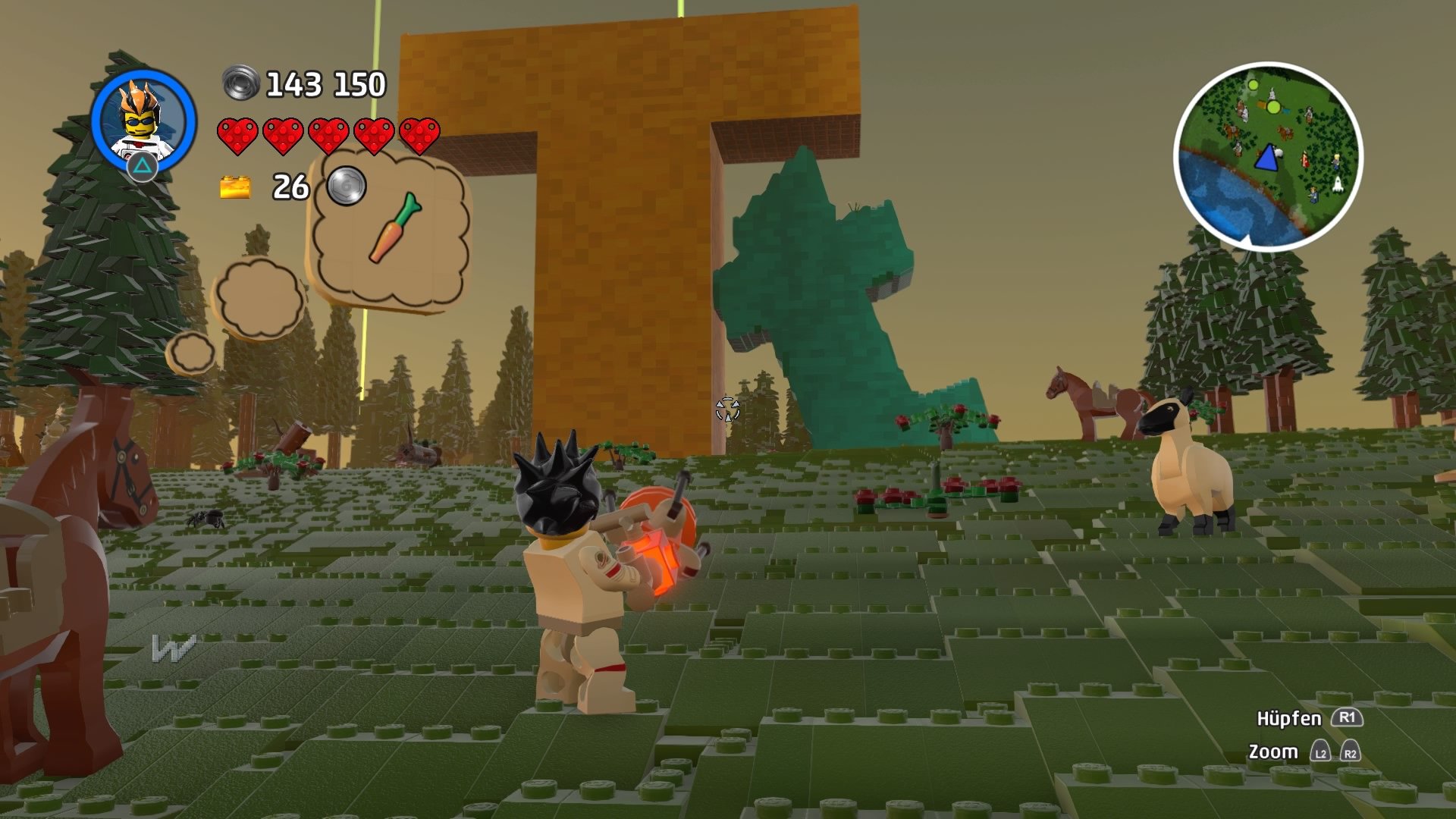The width and height of the screenshot is (1456, 819).
Task: Open the smaller trailing thought bubble
Action: (258, 300)
